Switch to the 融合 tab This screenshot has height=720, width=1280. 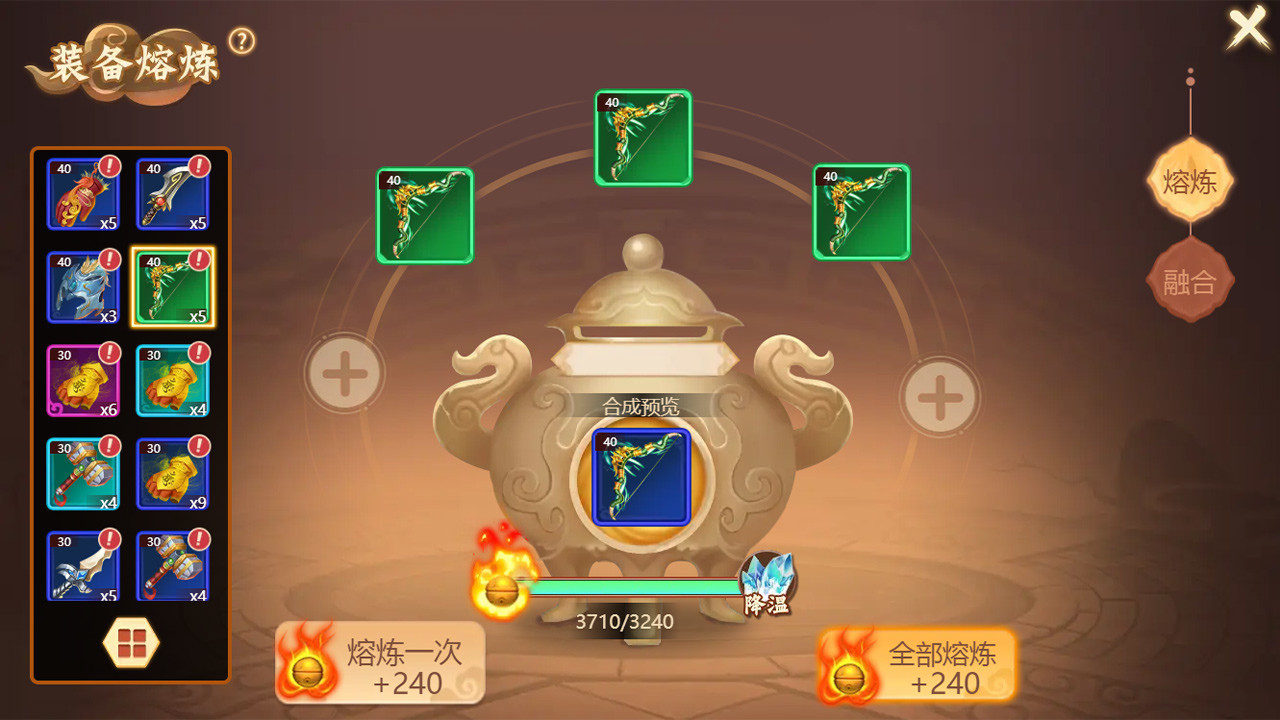pos(1189,281)
